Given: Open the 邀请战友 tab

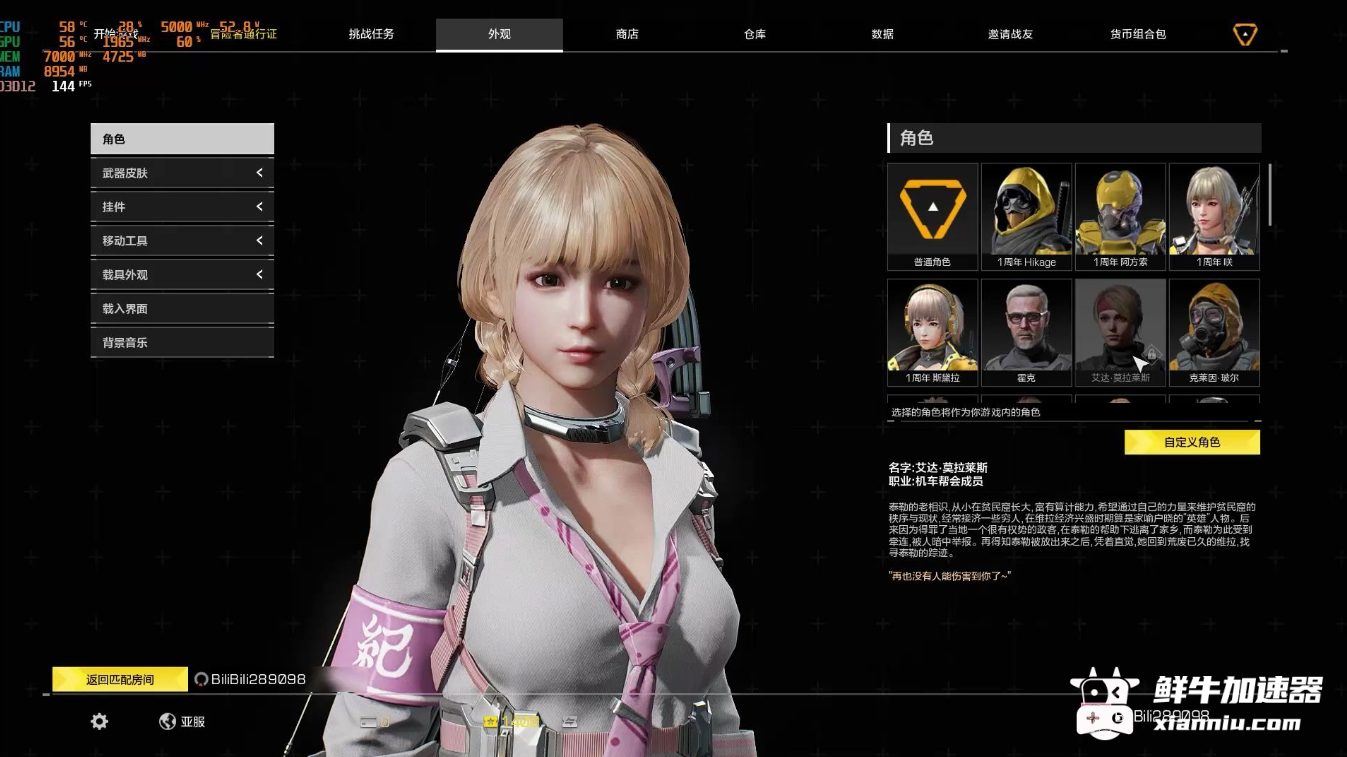Looking at the screenshot, I should [x=1010, y=34].
